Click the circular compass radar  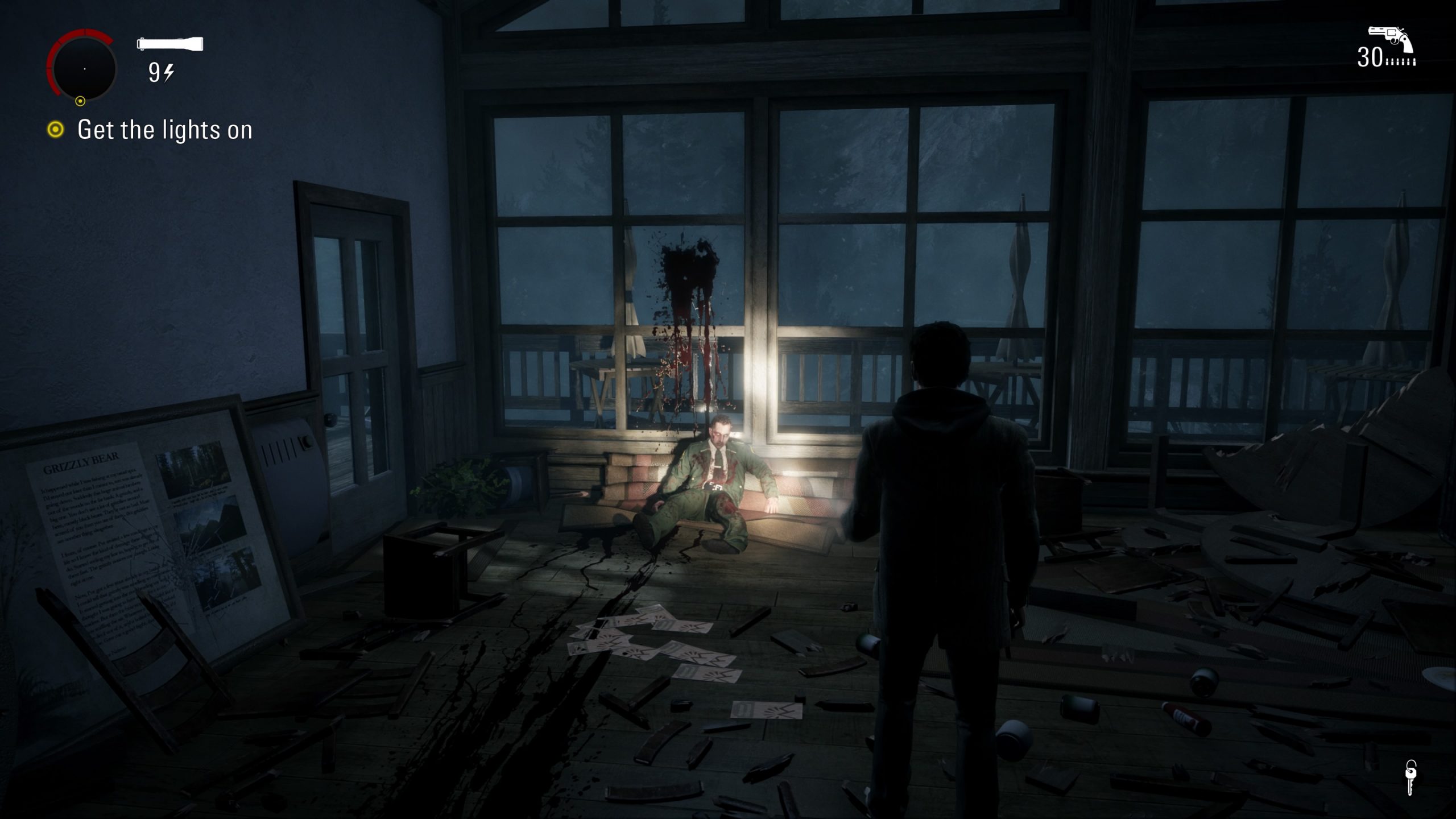pyautogui.click(x=84, y=68)
